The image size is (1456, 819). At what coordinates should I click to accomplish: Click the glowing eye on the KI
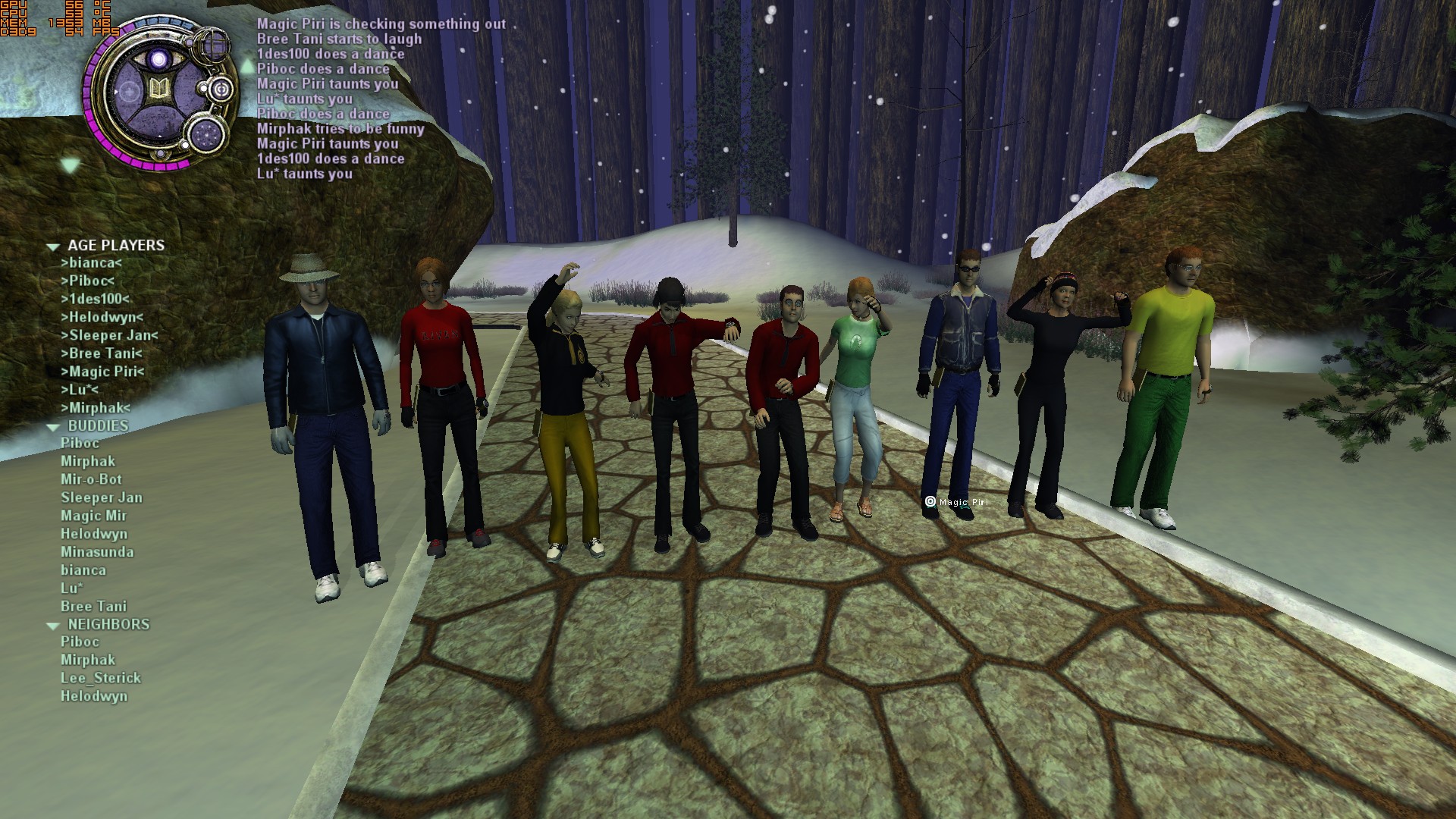(x=158, y=58)
